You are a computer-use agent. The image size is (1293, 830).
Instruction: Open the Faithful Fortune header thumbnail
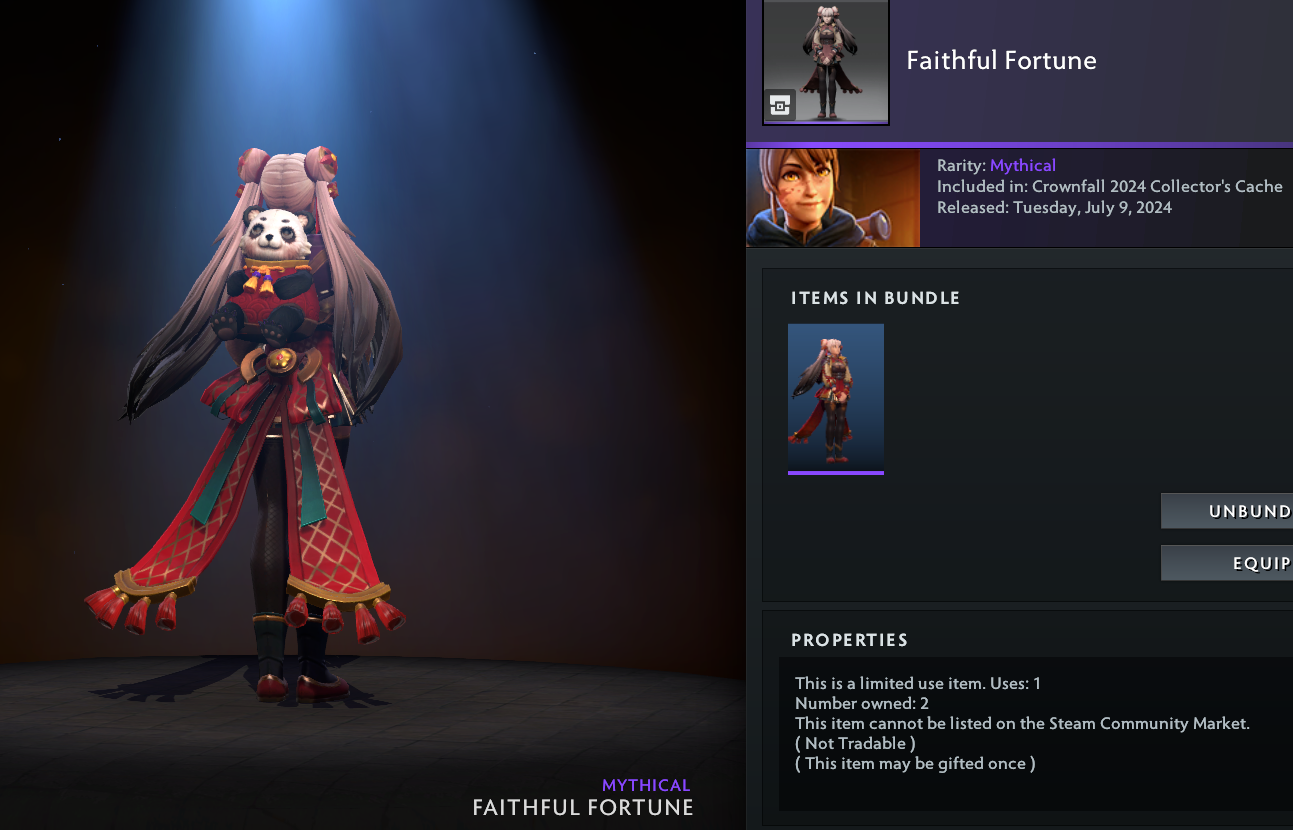tap(826, 62)
